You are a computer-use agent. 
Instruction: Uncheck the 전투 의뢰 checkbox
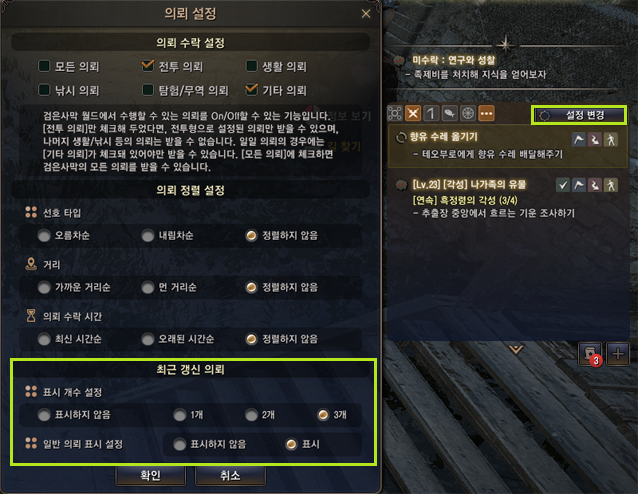(x=148, y=67)
